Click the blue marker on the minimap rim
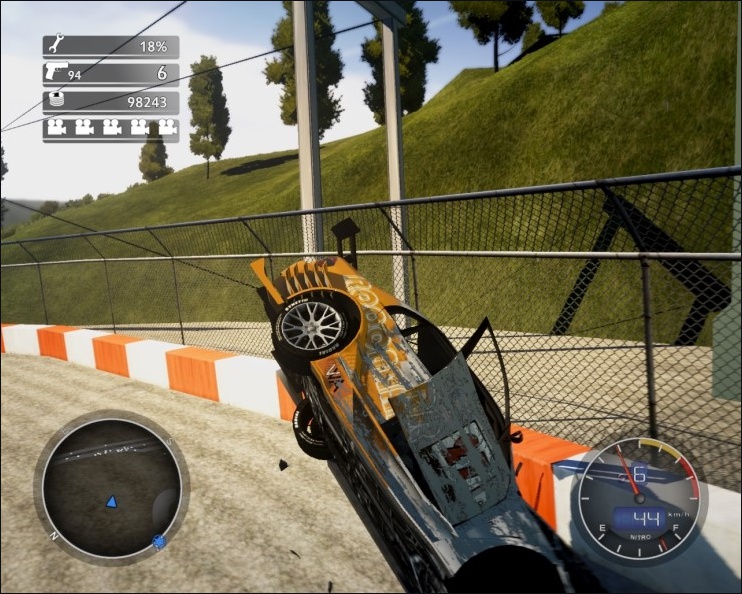The image size is (742, 594). click(x=158, y=543)
